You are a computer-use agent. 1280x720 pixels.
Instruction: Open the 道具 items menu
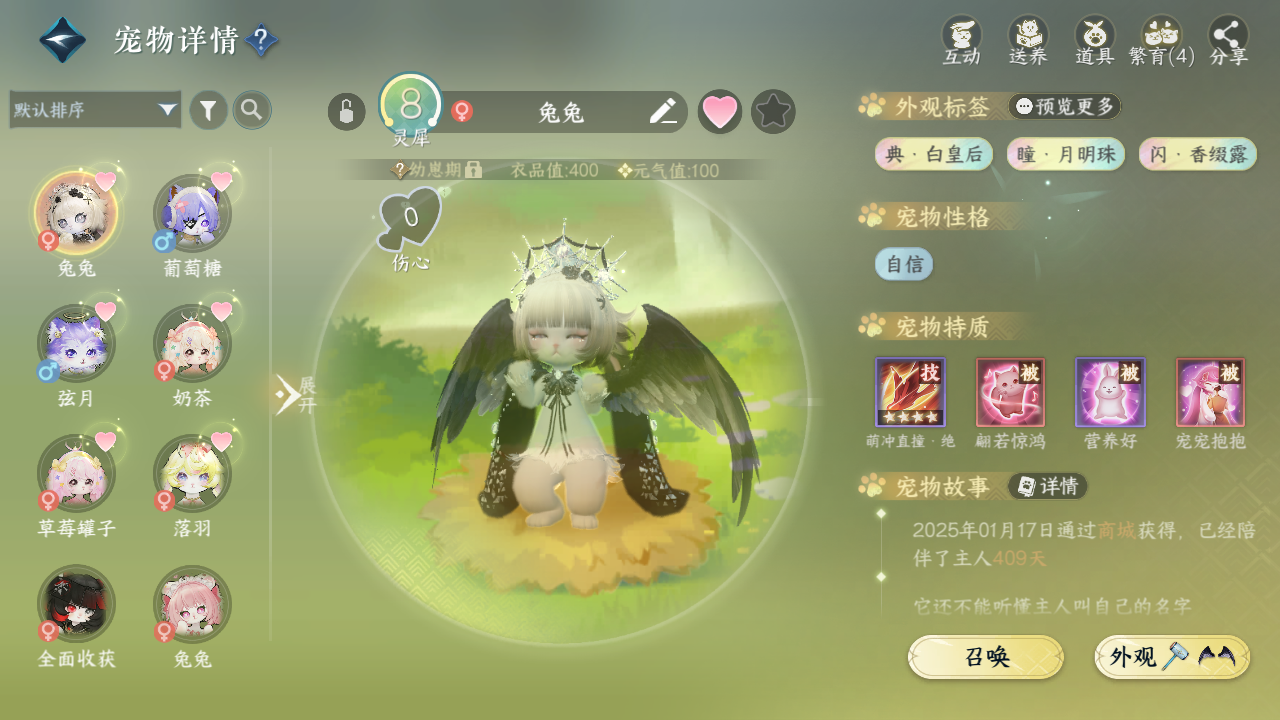pos(1095,41)
